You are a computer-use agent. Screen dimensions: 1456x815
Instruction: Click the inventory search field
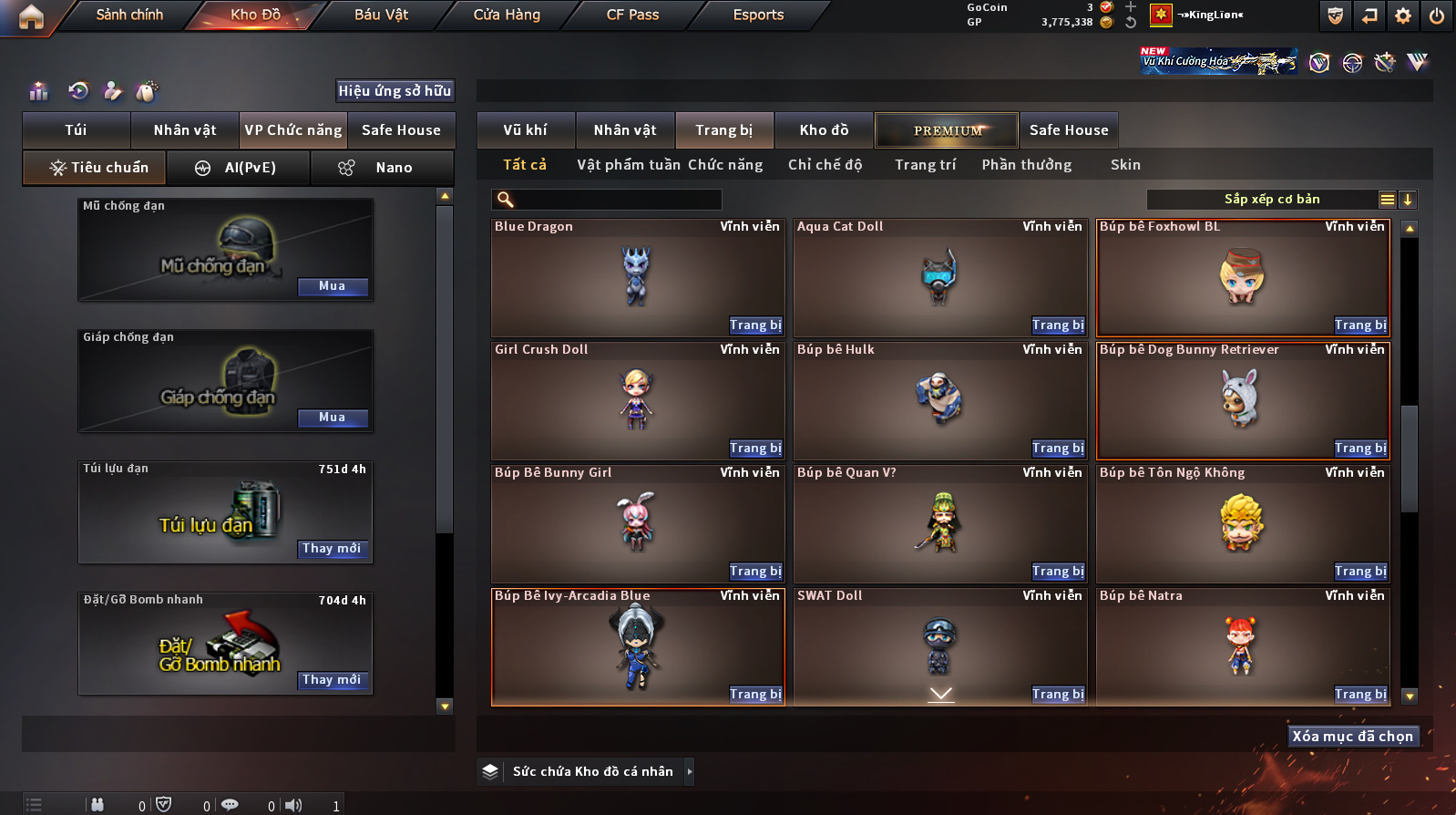[x=608, y=200]
